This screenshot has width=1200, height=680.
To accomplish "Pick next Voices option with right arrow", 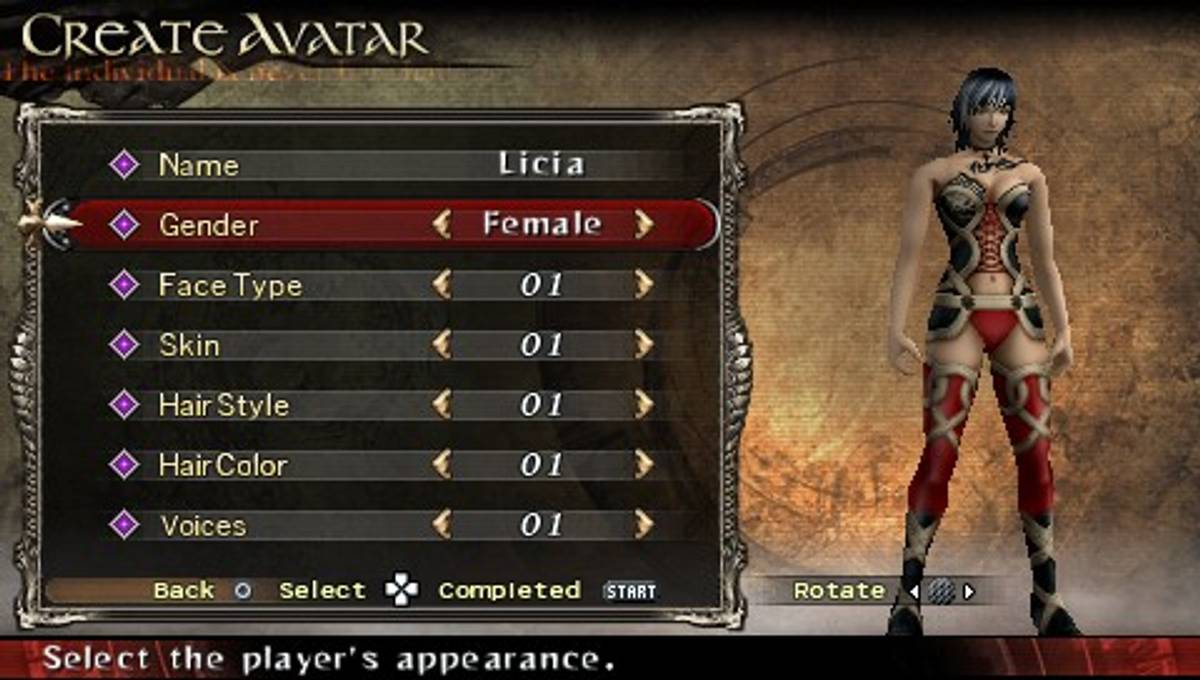I will point(644,525).
